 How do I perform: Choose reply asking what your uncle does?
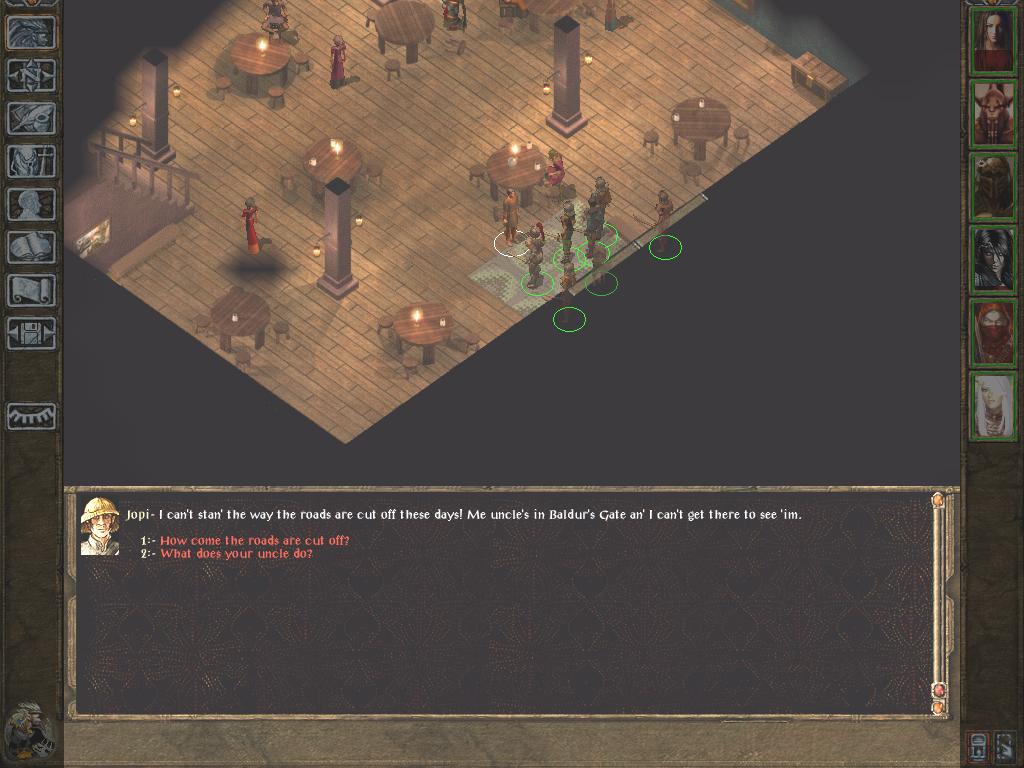236,553
